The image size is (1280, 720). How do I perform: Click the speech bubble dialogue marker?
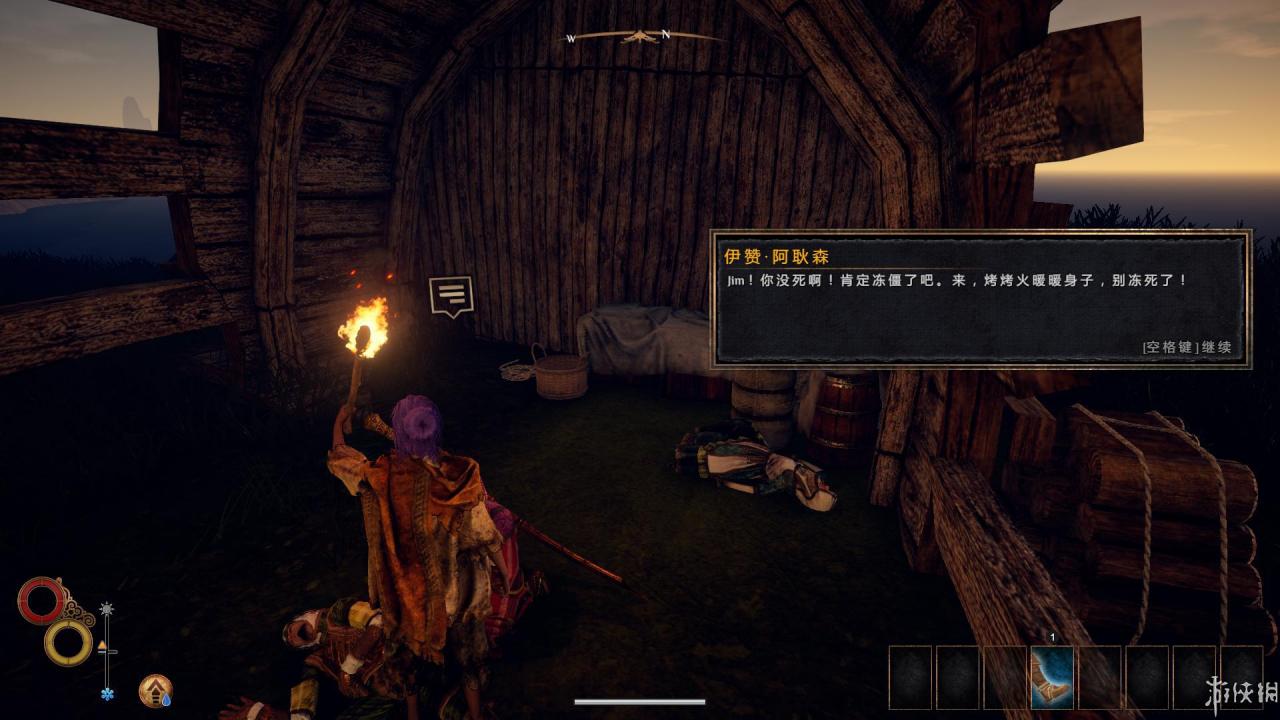(x=451, y=296)
